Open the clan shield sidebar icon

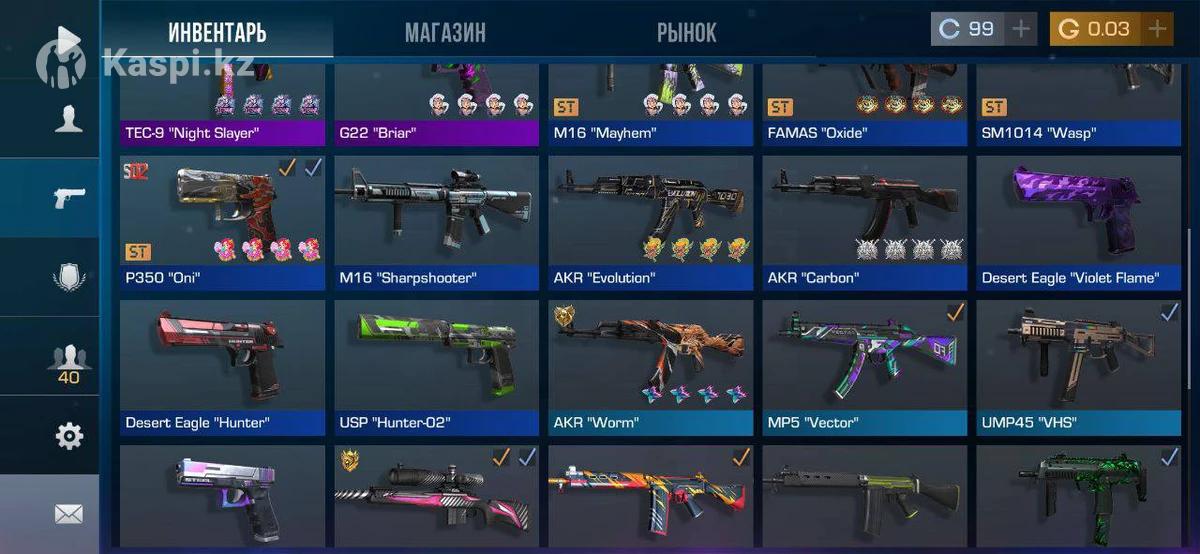68,276
